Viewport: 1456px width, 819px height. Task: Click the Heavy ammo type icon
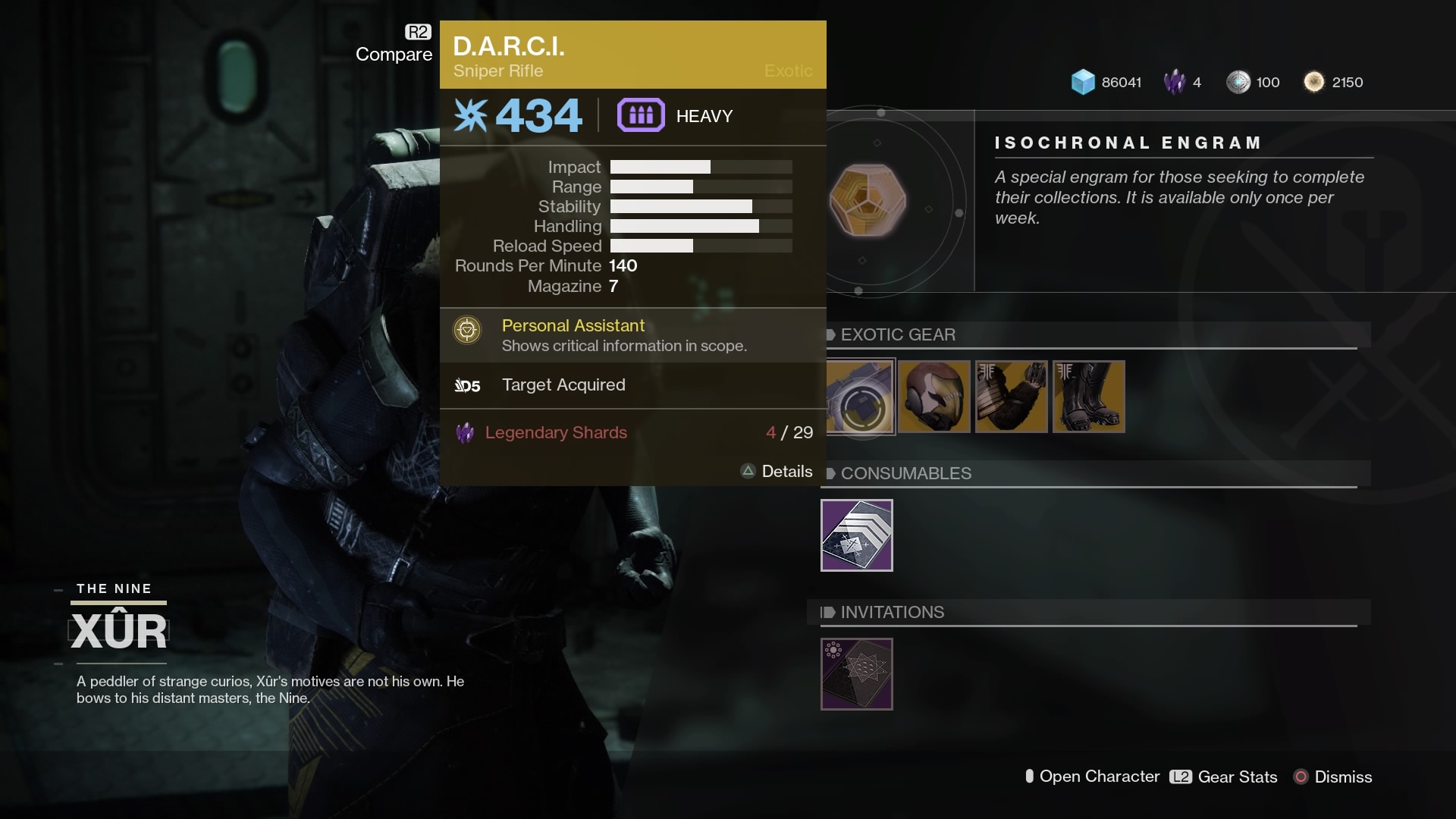coord(641,115)
